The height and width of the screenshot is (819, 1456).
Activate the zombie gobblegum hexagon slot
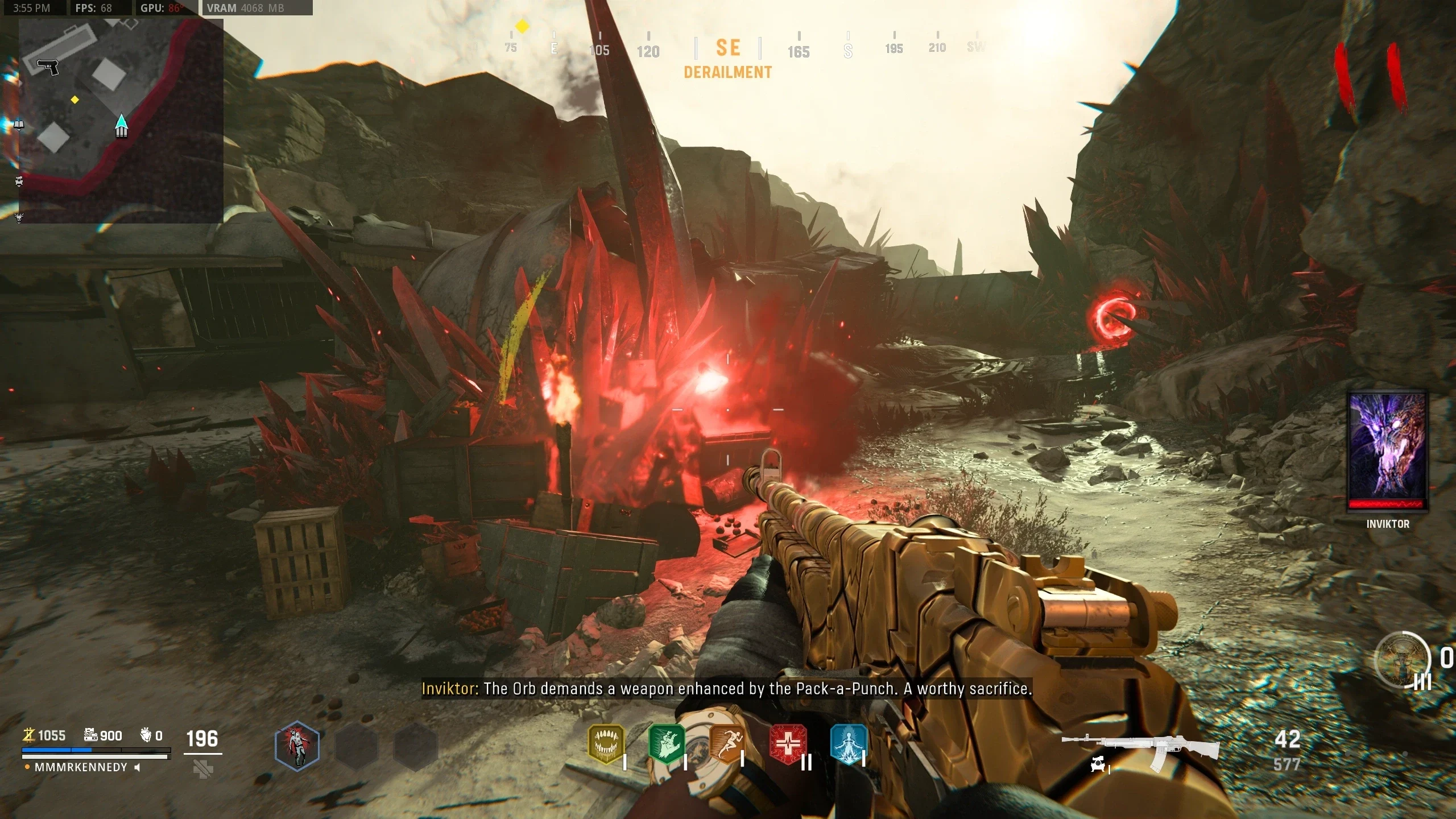297,746
